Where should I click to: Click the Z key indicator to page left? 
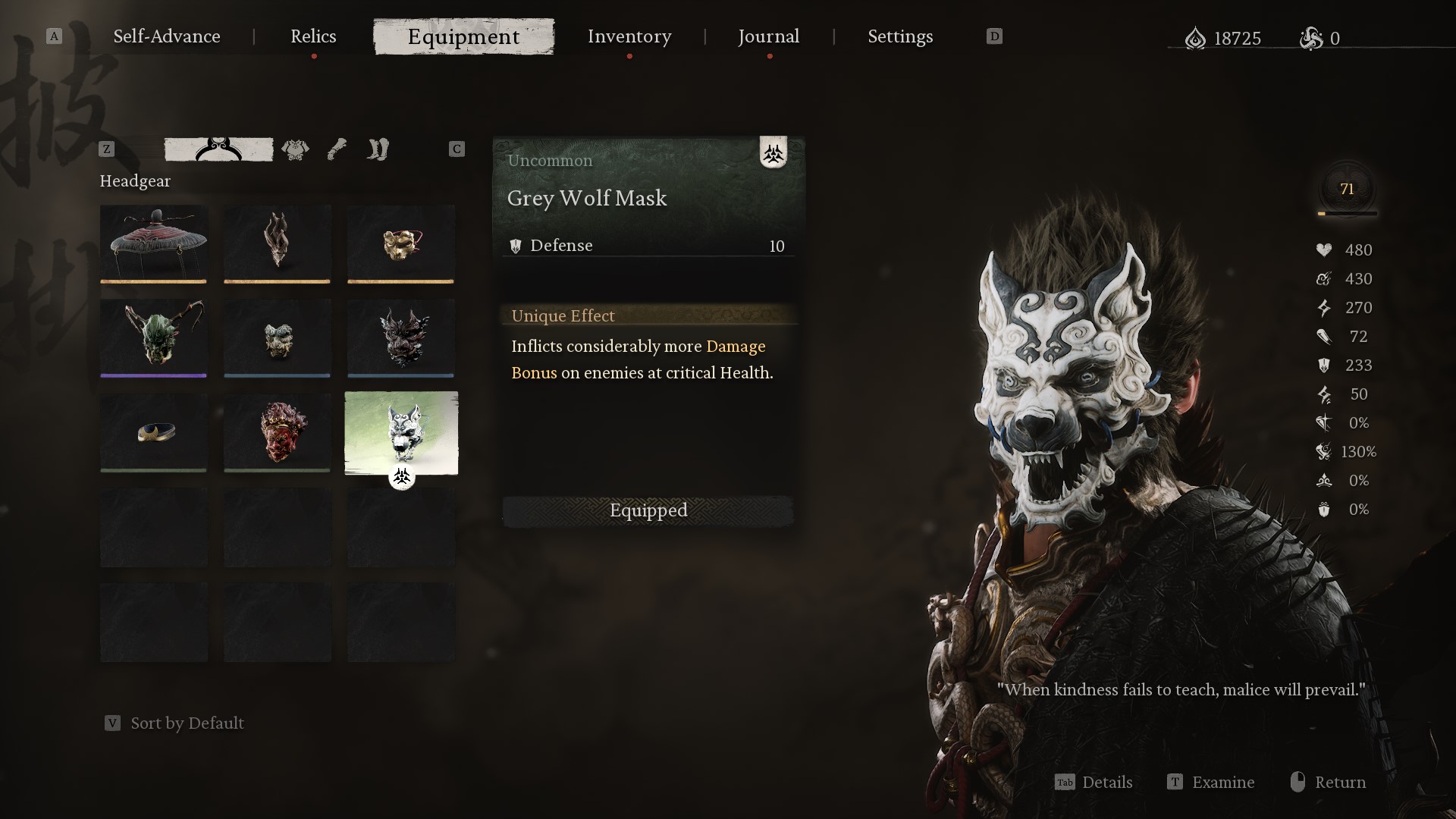pos(105,149)
